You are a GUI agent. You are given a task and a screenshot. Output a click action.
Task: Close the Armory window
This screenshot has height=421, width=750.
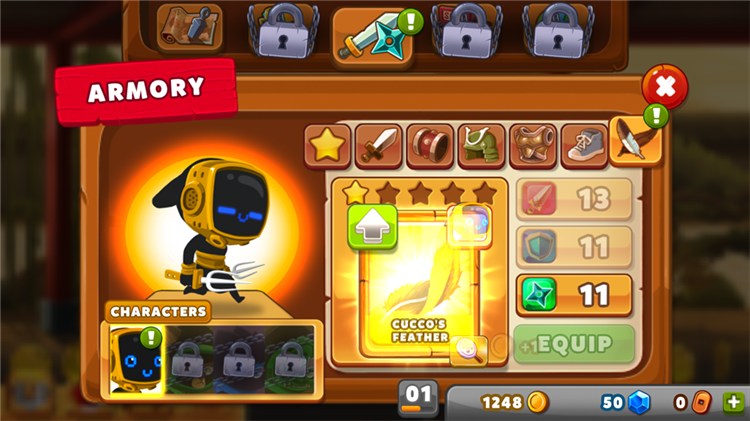click(665, 87)
